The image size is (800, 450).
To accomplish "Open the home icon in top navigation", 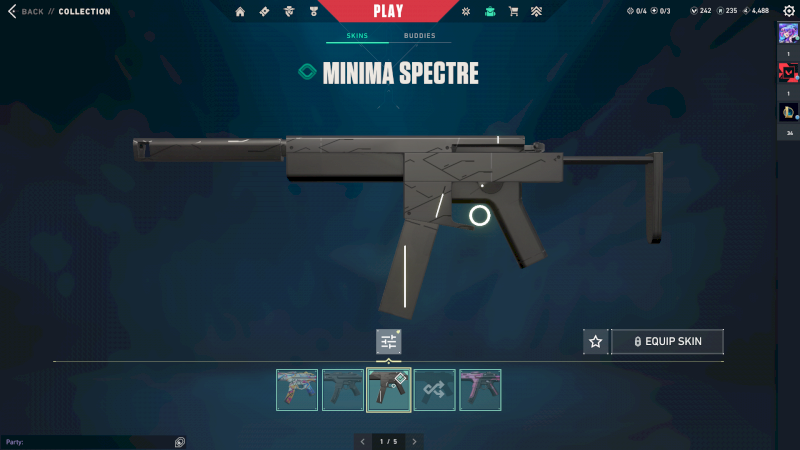I will (x=240, y=12).
